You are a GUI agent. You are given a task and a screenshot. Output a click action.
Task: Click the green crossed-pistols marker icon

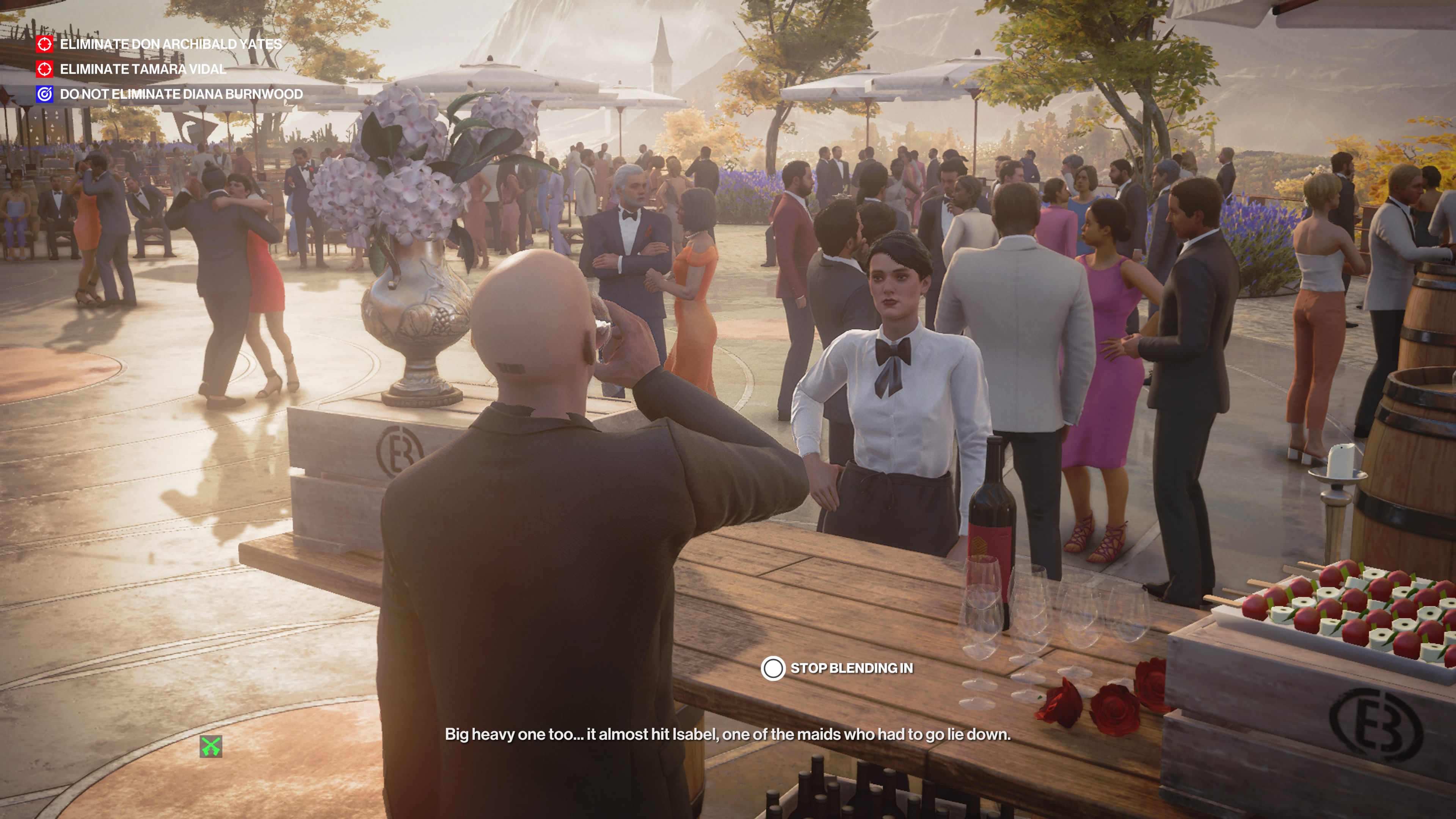[211, 747]
